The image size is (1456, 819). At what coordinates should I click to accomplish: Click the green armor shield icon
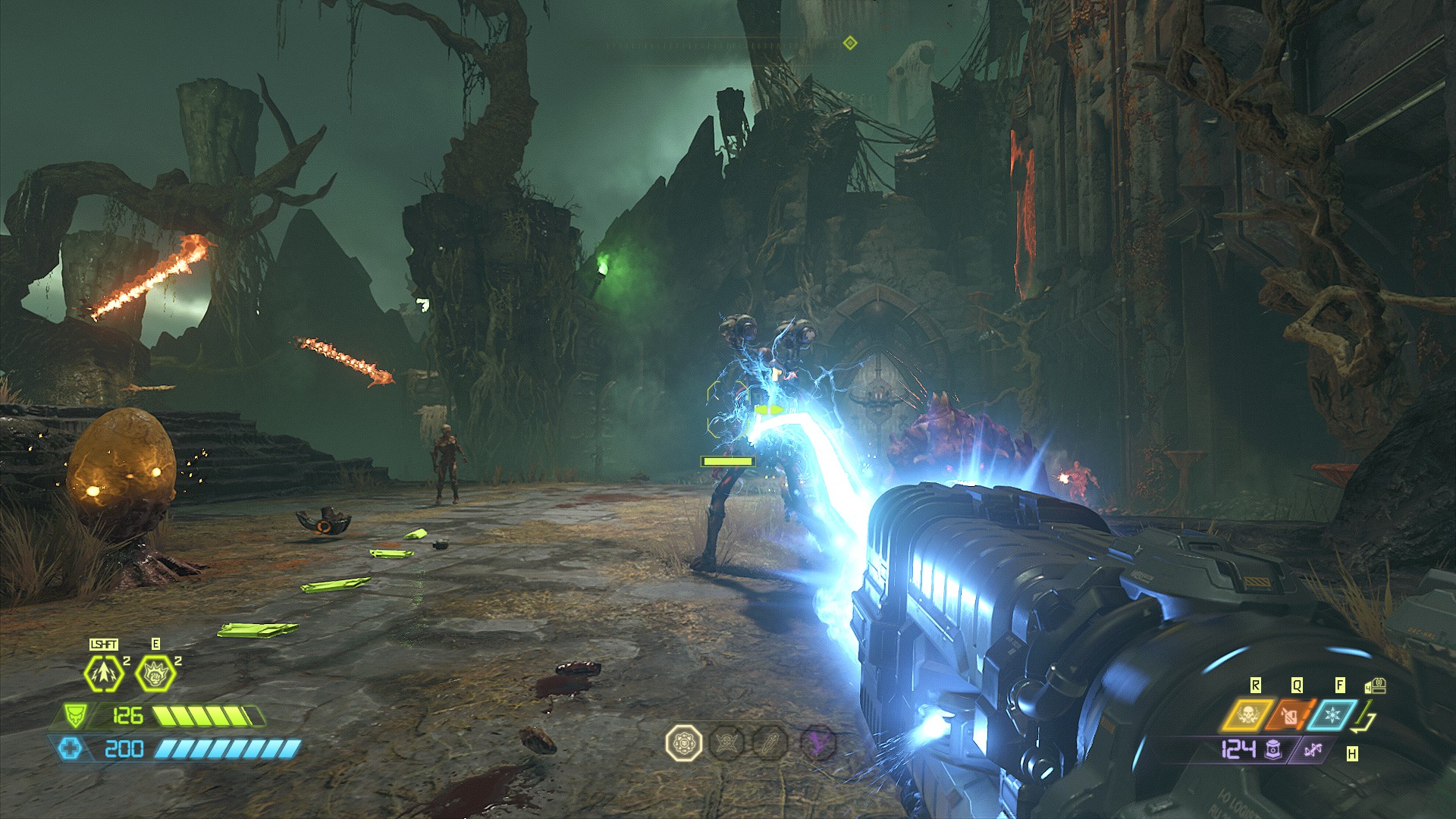75,715
